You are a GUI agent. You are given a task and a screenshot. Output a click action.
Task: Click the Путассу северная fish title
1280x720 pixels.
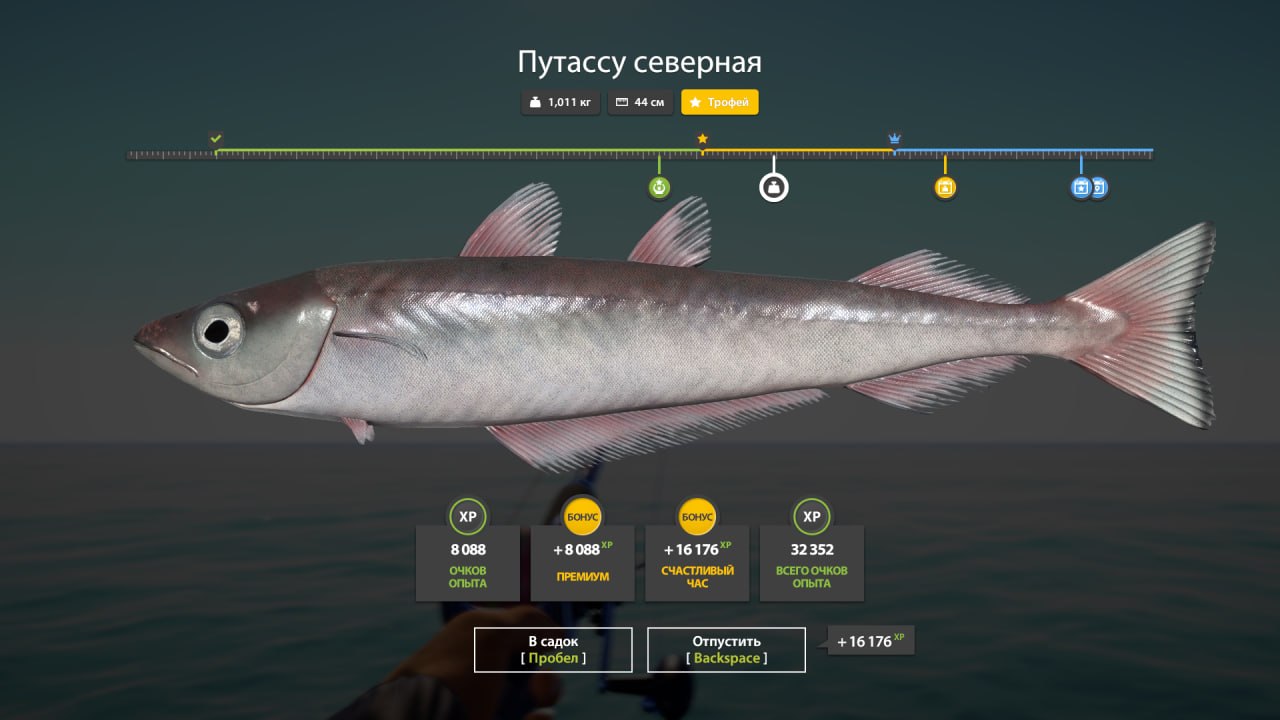pyautogui.click(x=639, y=62)
